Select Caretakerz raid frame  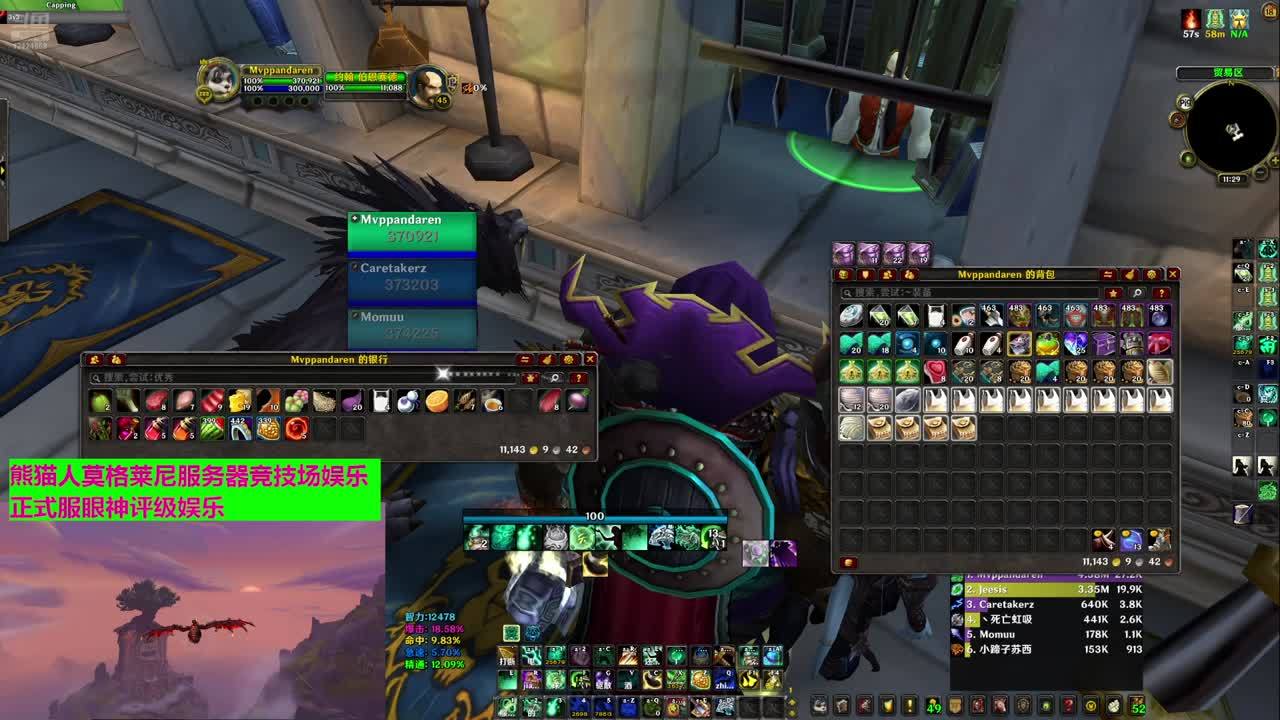[x=411, y=278]
